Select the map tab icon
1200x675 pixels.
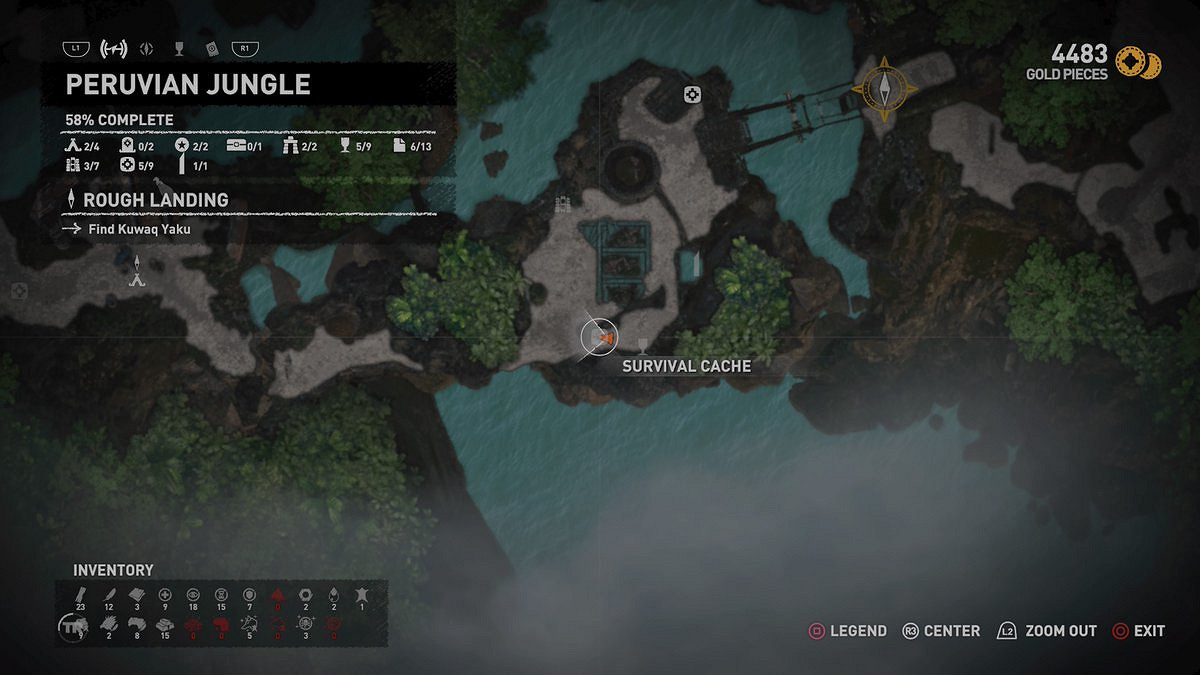tap(114, 48)
